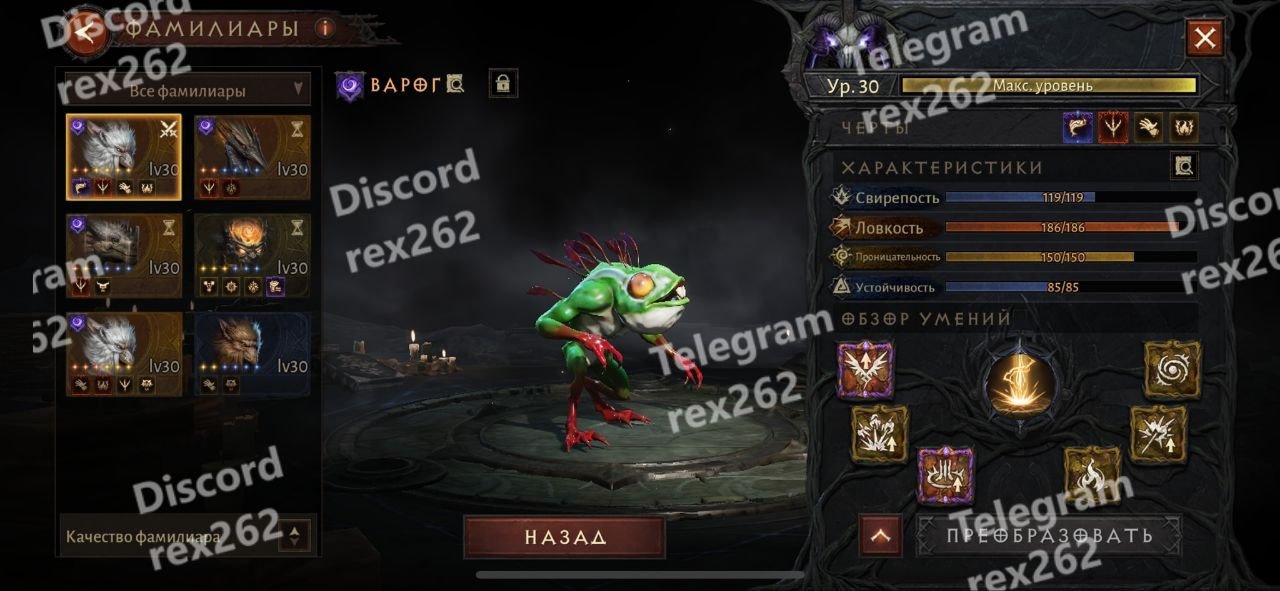Open the Характеристики details magnifier

coord(1184,166)
